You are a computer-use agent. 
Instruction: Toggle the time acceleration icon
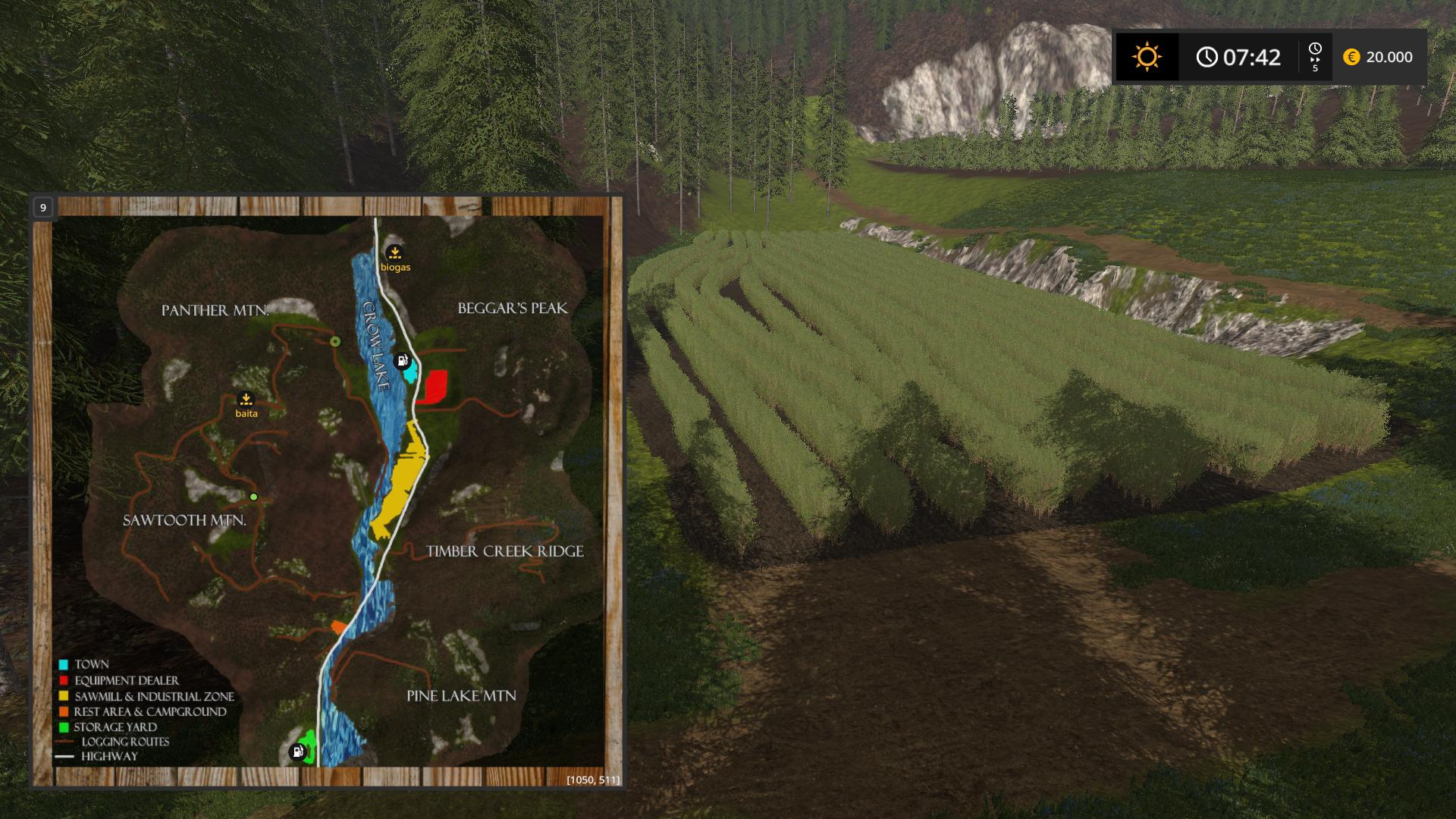[x=1315, y=57]
